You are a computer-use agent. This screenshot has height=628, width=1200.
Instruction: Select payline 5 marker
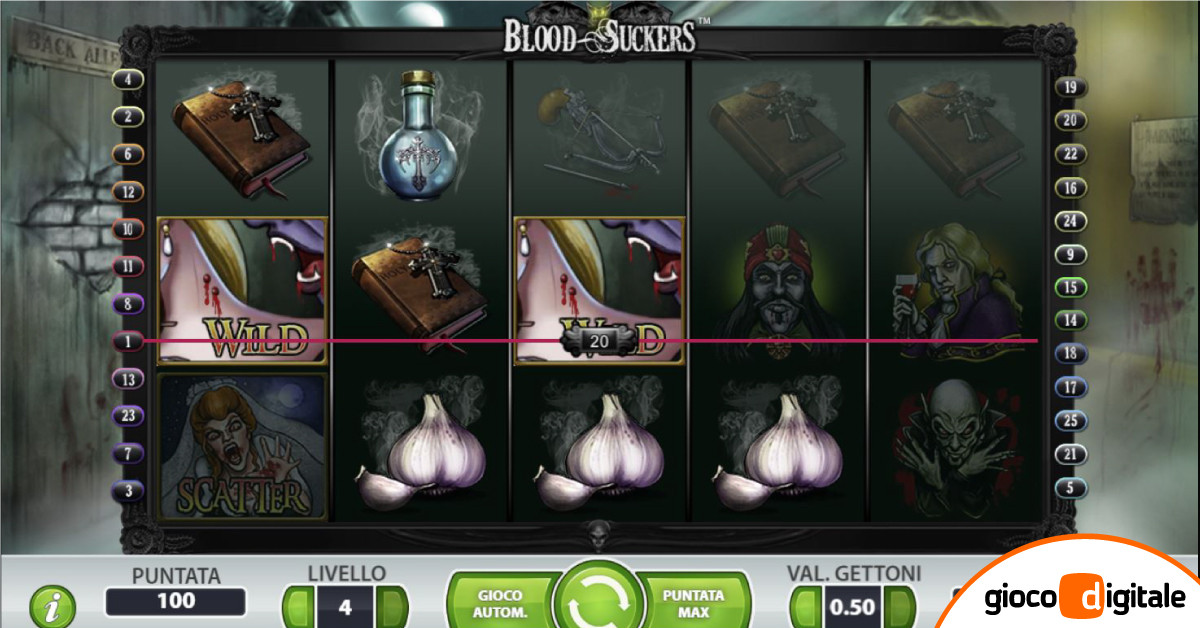[1070, 488]
